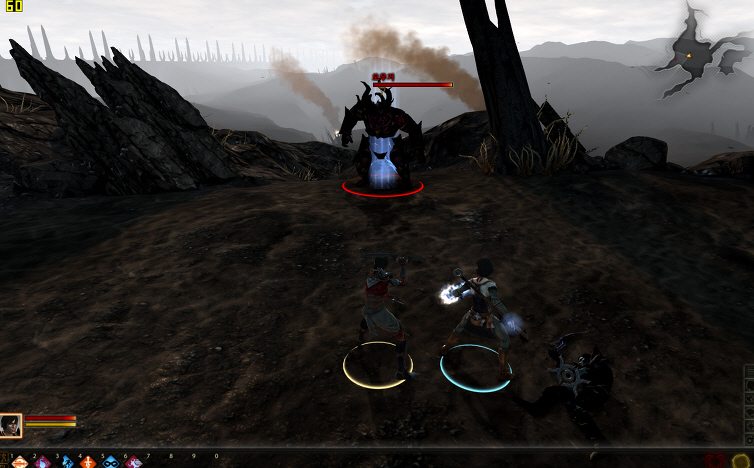The image size is (754, 468).
Task: Activate the magenta ability in hotbar slot 6
Action: pyautogui.click(x=134, y=462)
